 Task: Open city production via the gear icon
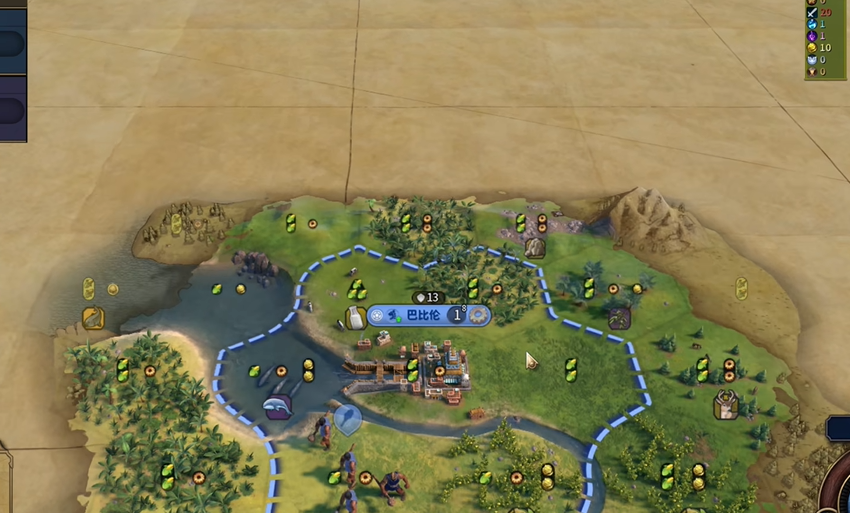[x=479, y=315]
